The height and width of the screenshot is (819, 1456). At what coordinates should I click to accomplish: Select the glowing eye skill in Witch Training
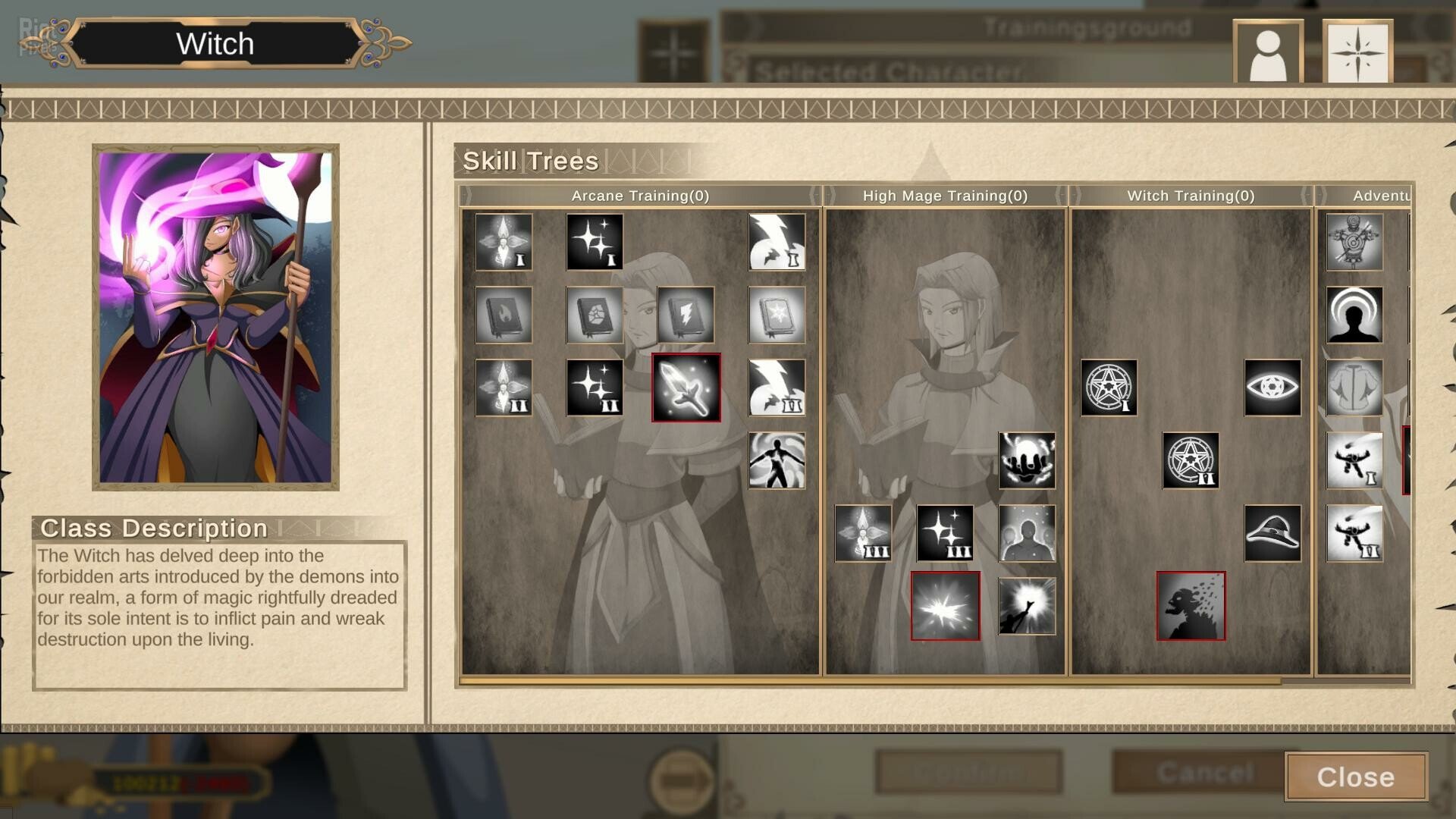point(1274,389)
